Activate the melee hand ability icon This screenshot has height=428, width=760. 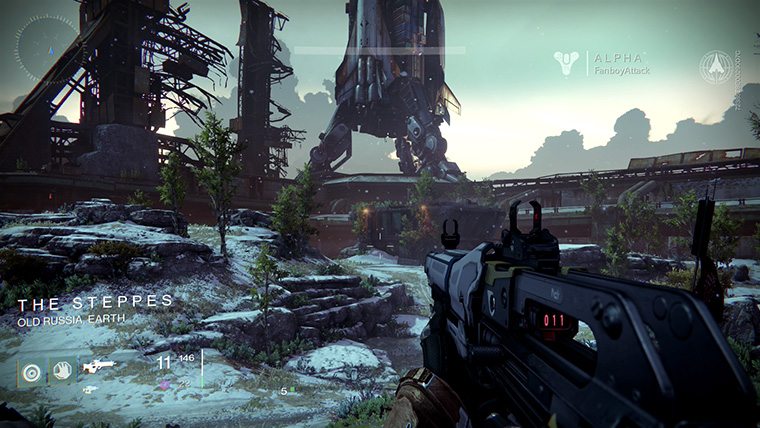63,371
